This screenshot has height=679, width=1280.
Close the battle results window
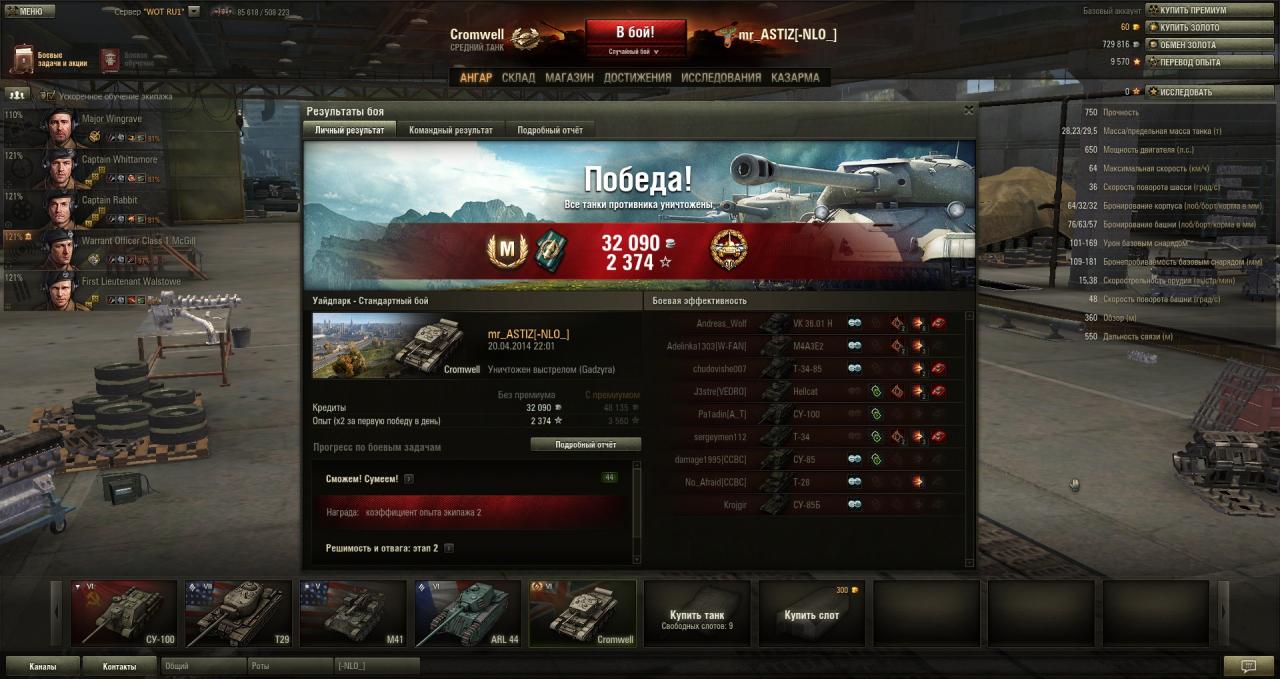click(968, 111)
